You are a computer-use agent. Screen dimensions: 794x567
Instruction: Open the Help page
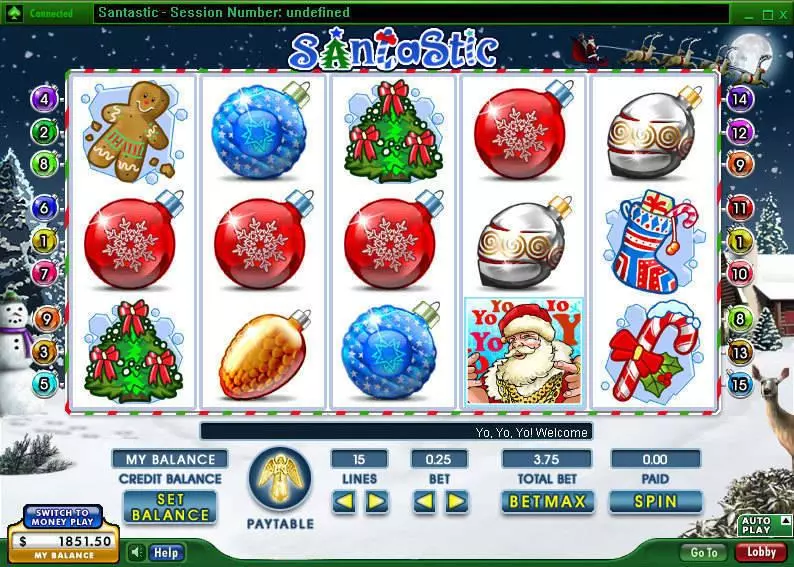(x=166, y=552)
